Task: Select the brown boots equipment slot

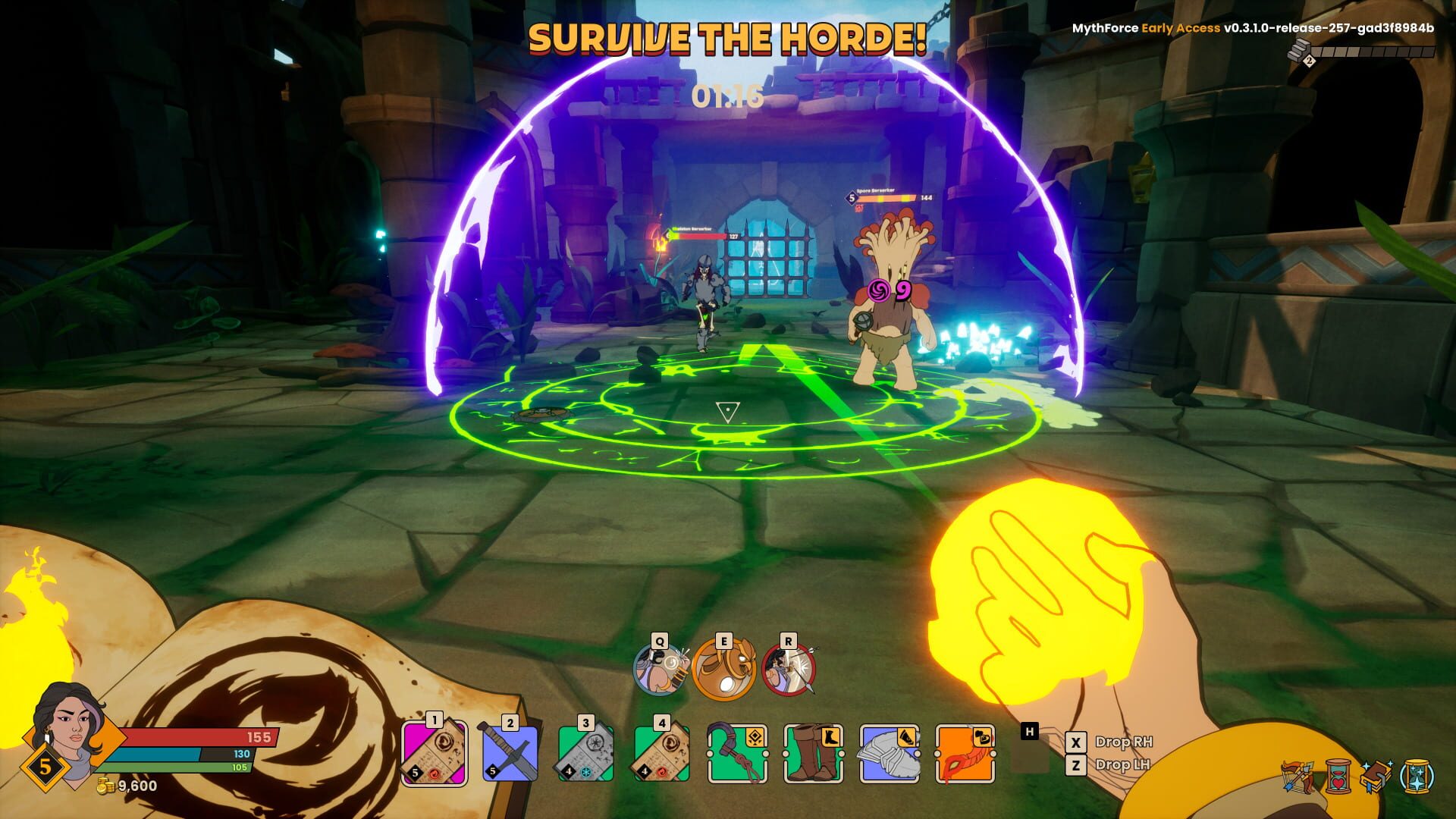Action: 813,753
